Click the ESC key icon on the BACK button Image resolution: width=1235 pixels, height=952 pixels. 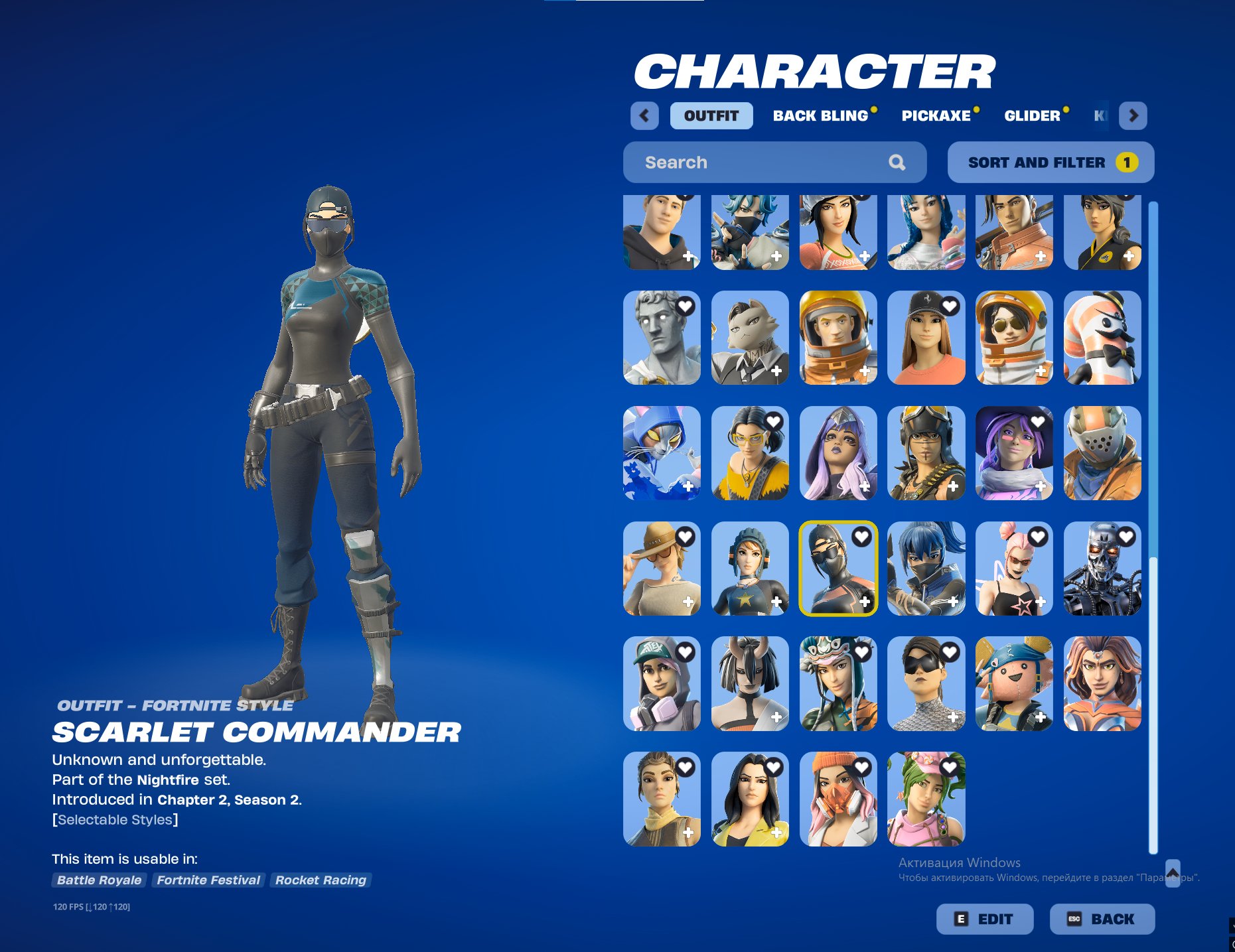[x=1073, y=919]
